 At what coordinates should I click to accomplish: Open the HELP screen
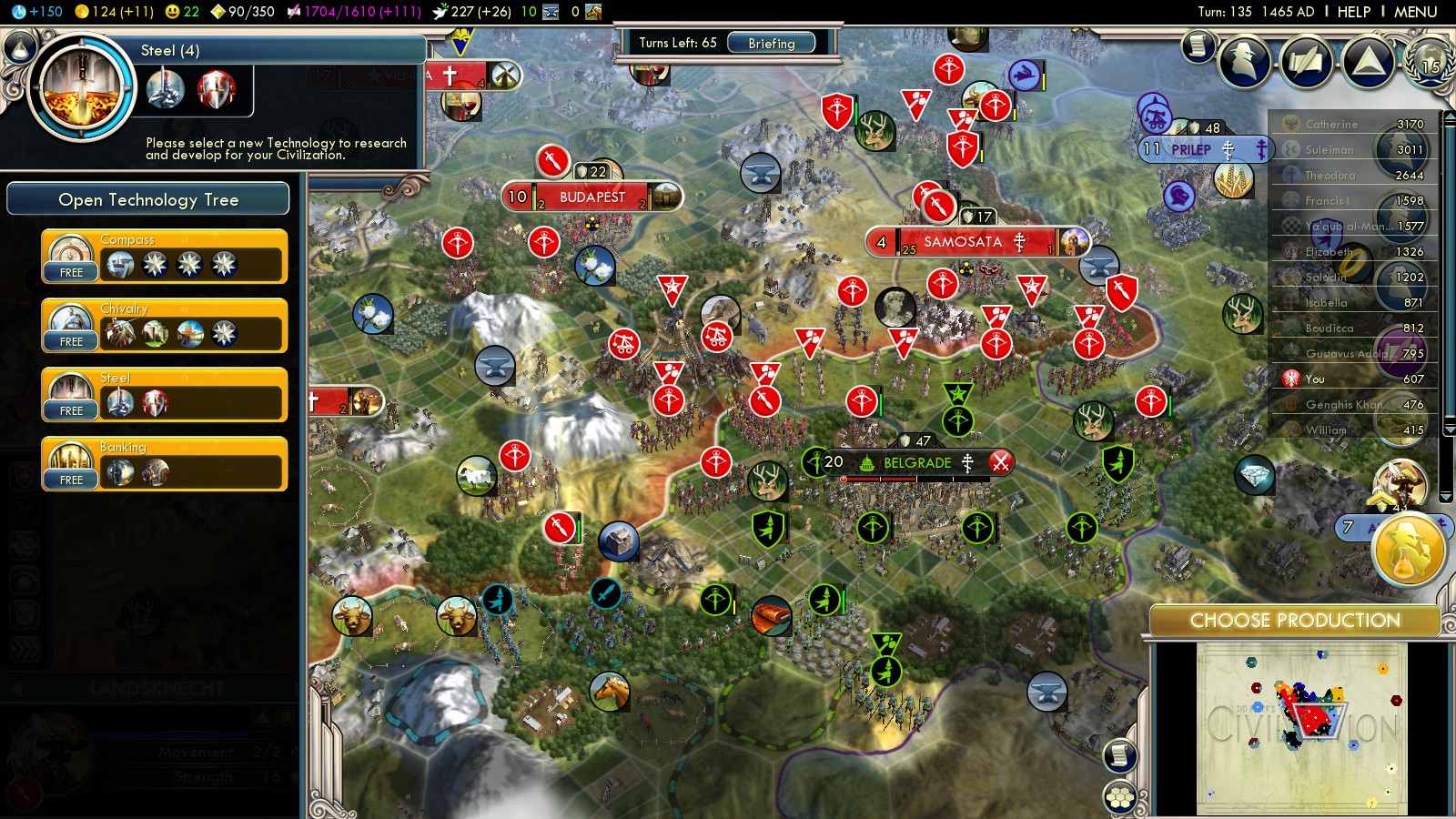pyautogui.click(x=1353, y=12)
